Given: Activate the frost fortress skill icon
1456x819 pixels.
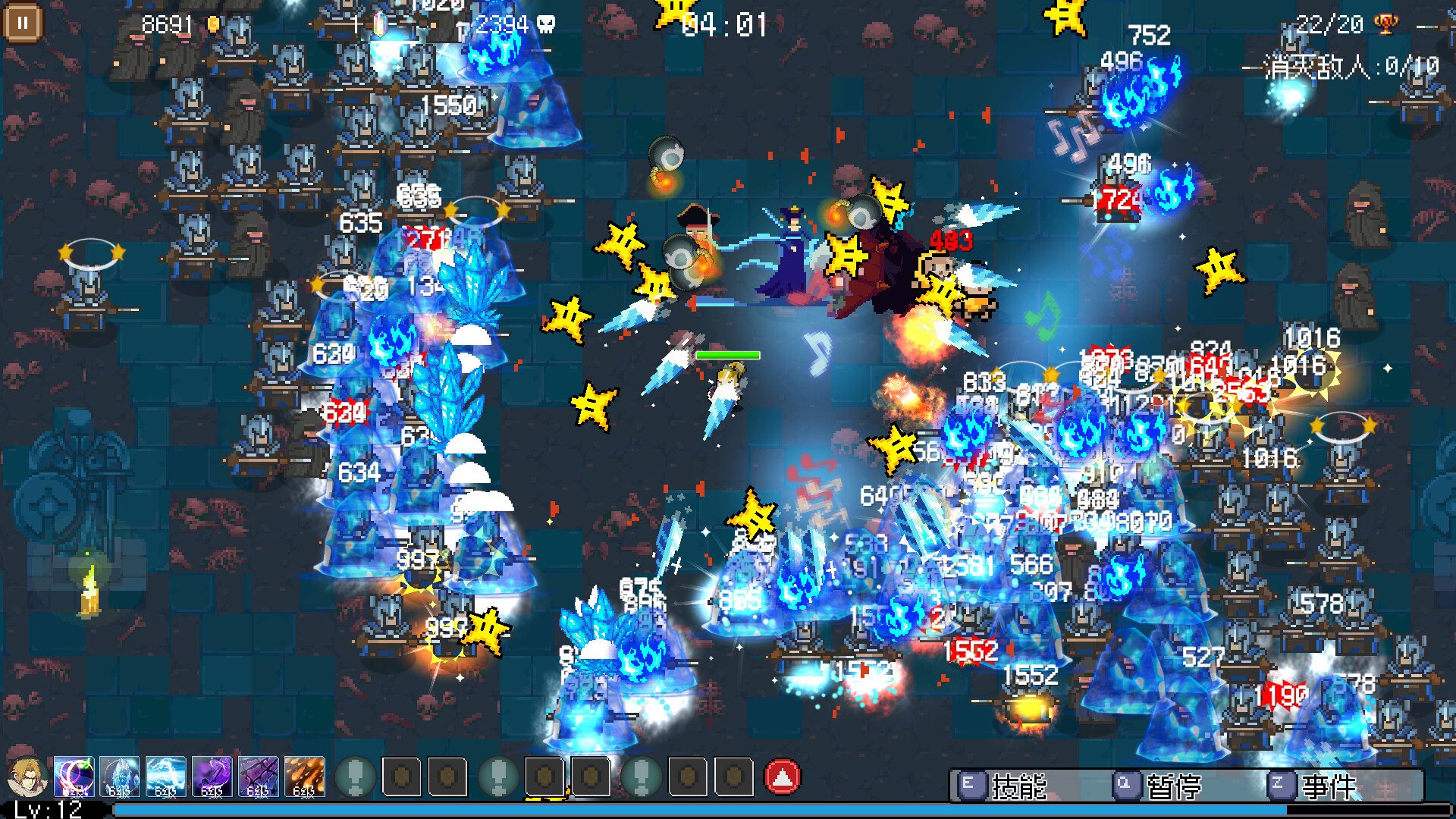Looking at the screenshot, I should [119, 777].
